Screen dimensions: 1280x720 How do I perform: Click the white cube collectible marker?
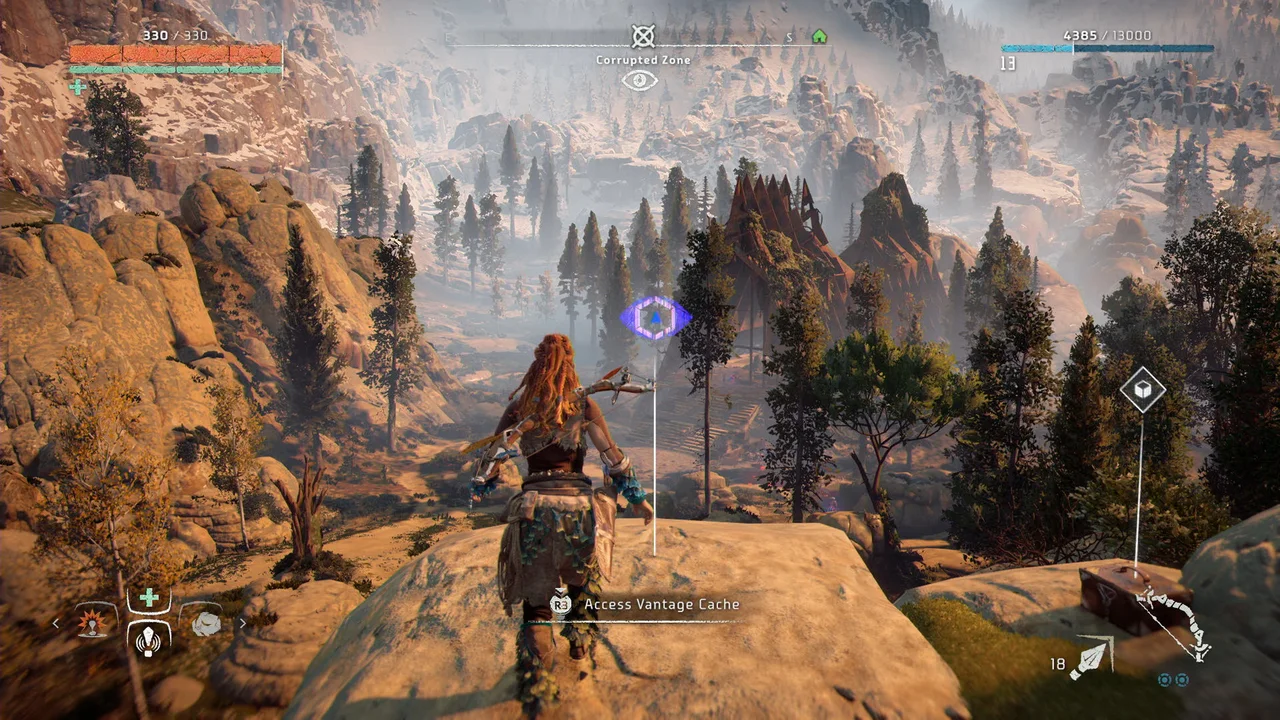1141,390
